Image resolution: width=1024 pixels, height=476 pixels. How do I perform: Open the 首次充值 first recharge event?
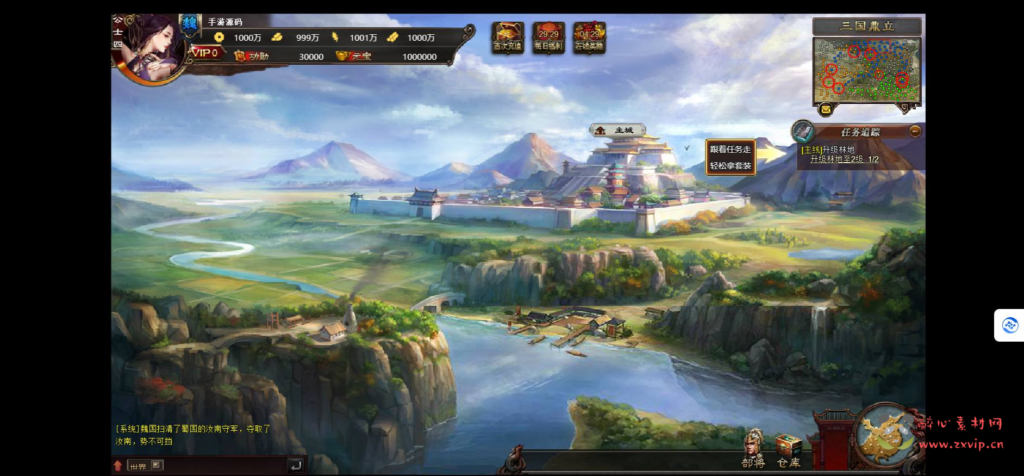coord(508,37)
